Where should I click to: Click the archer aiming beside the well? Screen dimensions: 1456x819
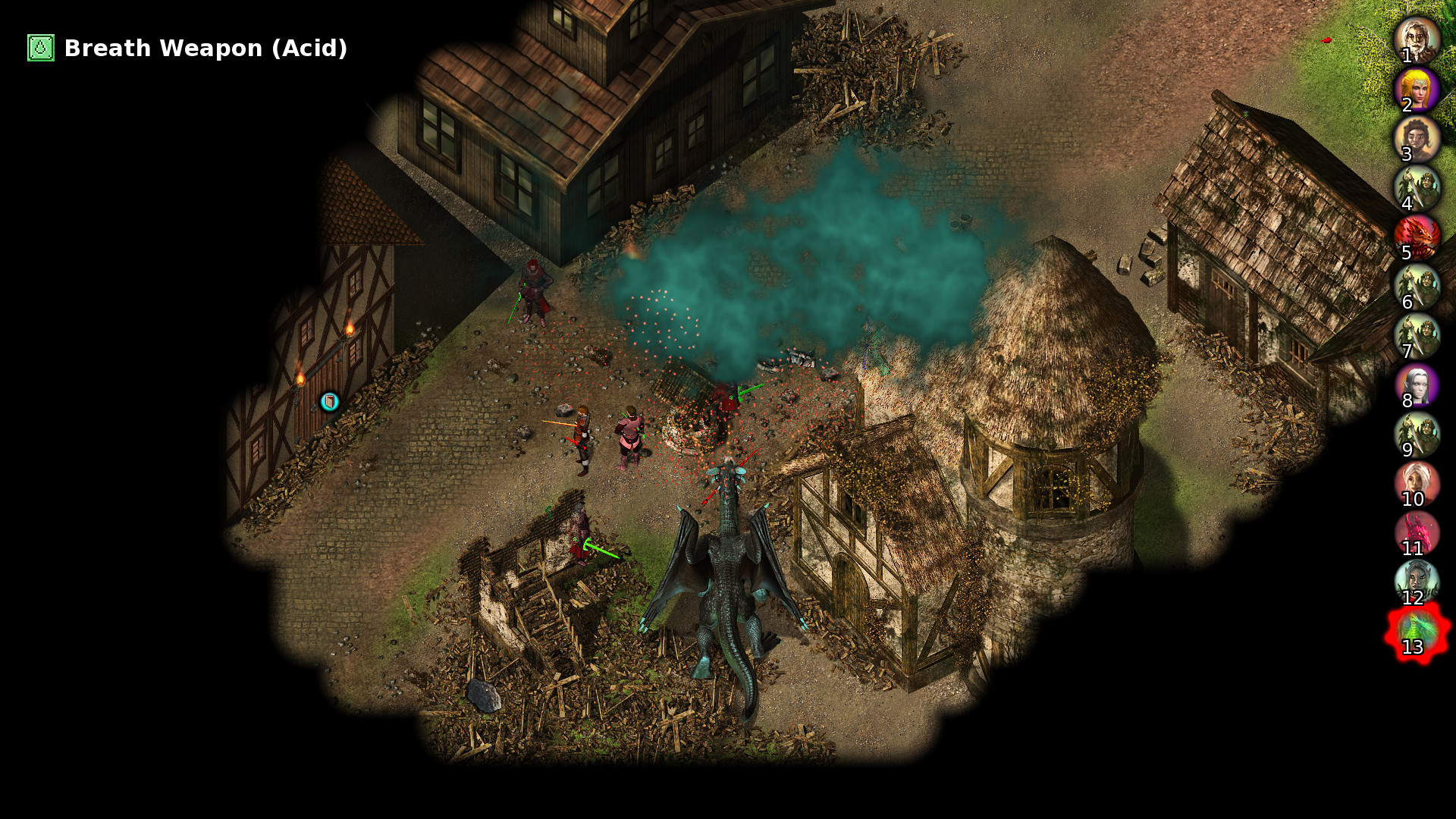point(584,432)
